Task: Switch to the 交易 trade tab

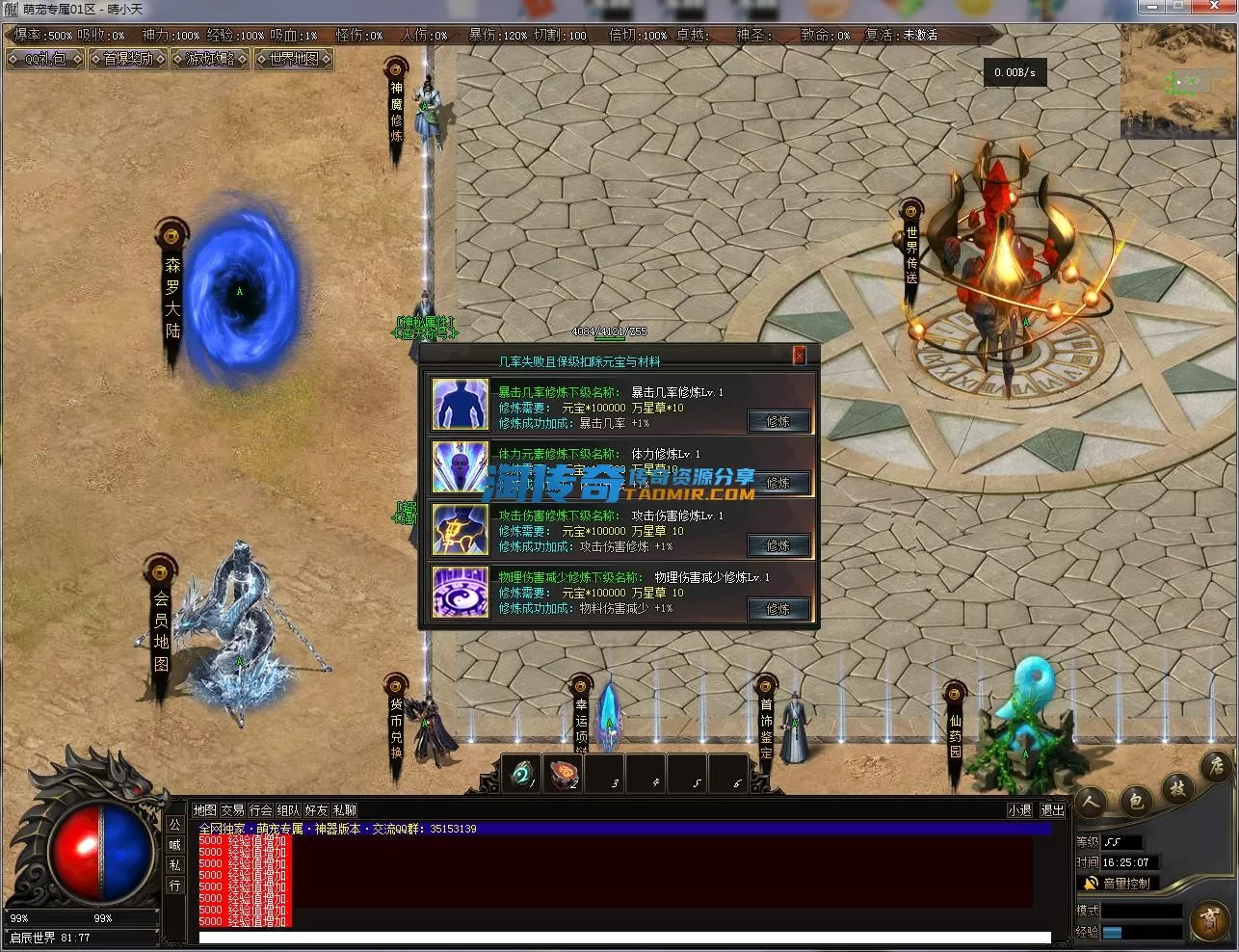Action: click(232, 810)
